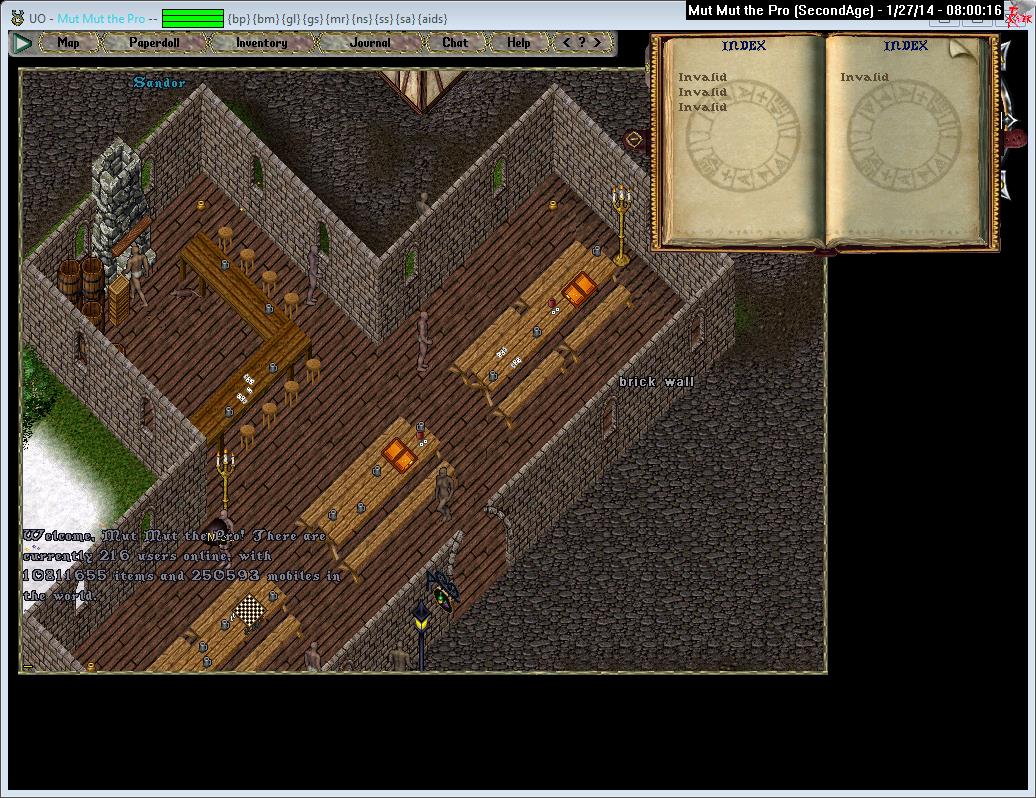
Task: Click the Help button
Action: coord(518,43)
